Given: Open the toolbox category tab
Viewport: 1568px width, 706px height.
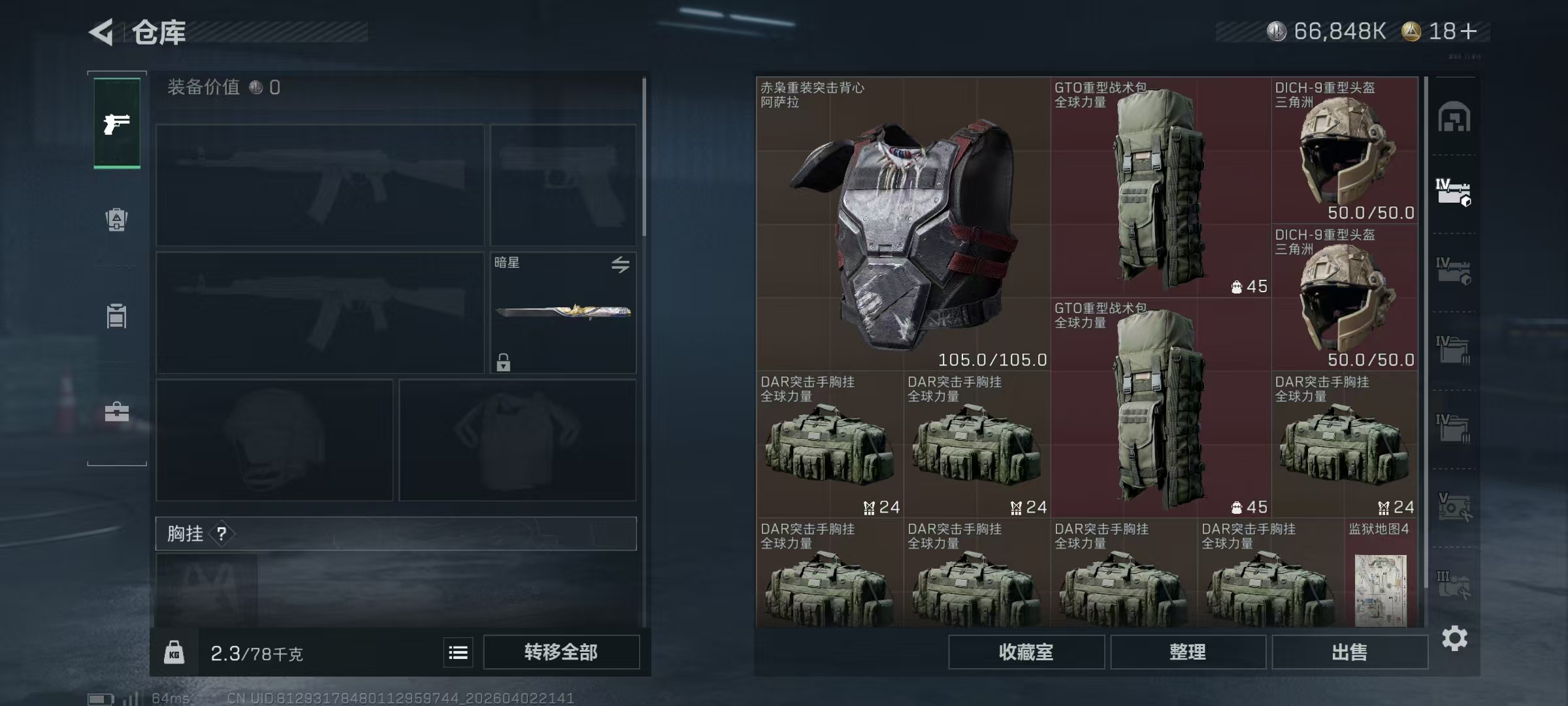Looking at the screenshot, I should (x=117, y=412).
